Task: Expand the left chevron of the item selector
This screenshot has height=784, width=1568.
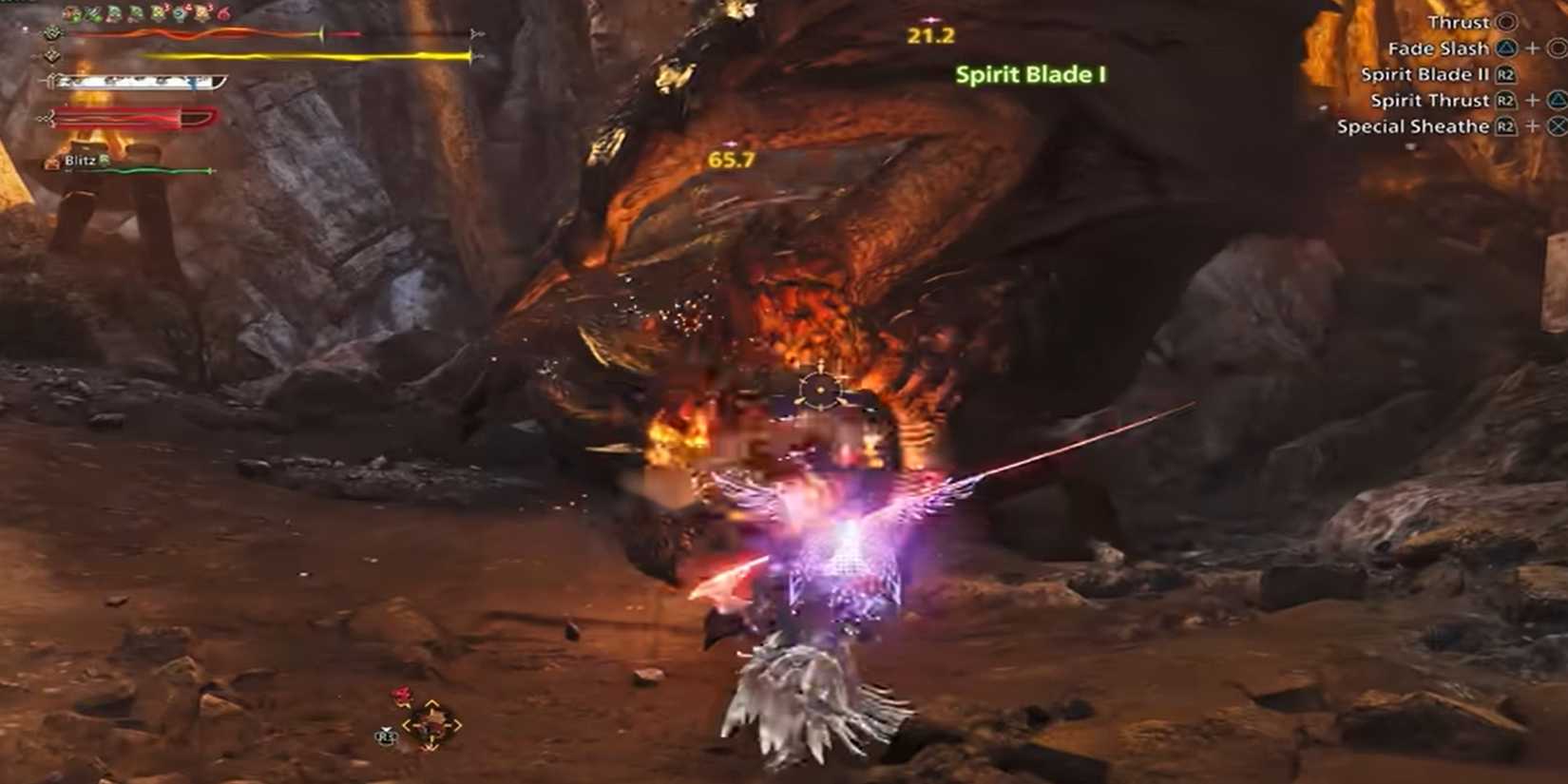Action: [x=409, y=725]
